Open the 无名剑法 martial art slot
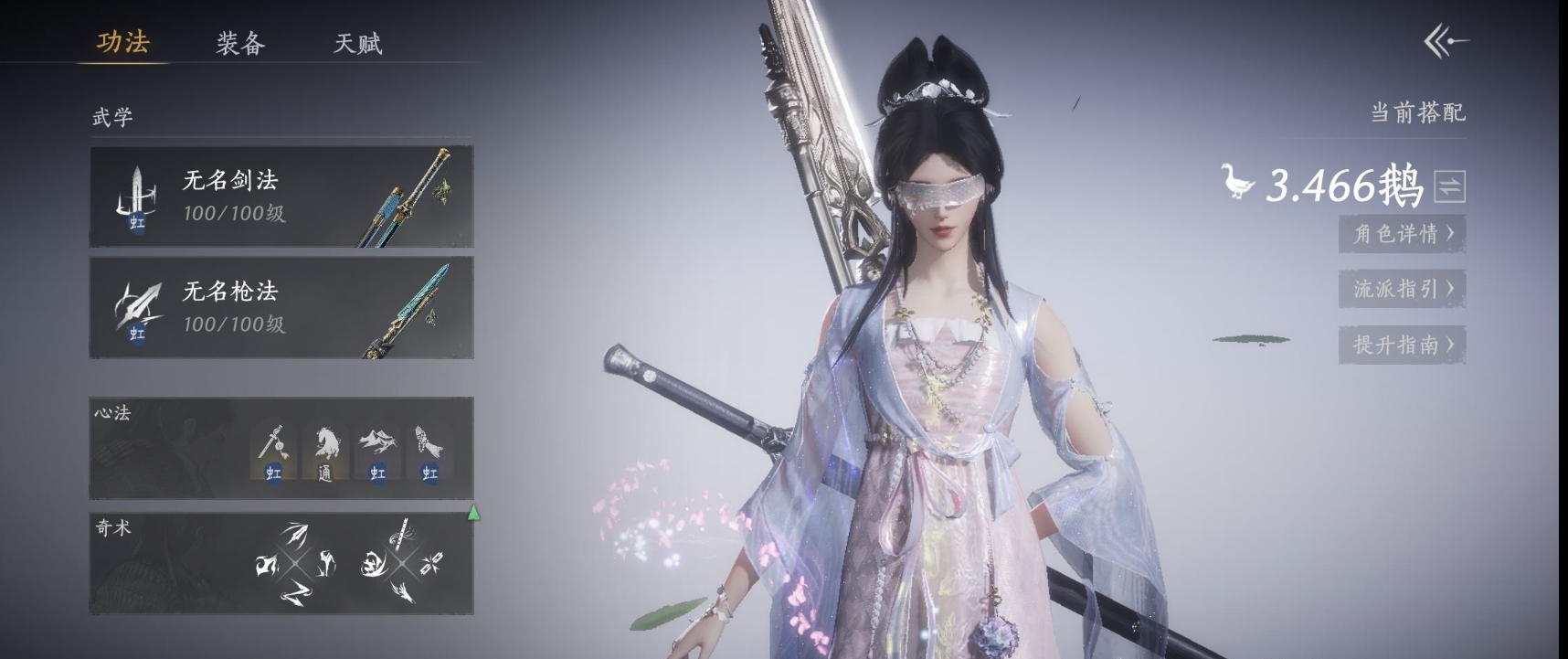Viewport: 1568px width, 659px height. 281,197
